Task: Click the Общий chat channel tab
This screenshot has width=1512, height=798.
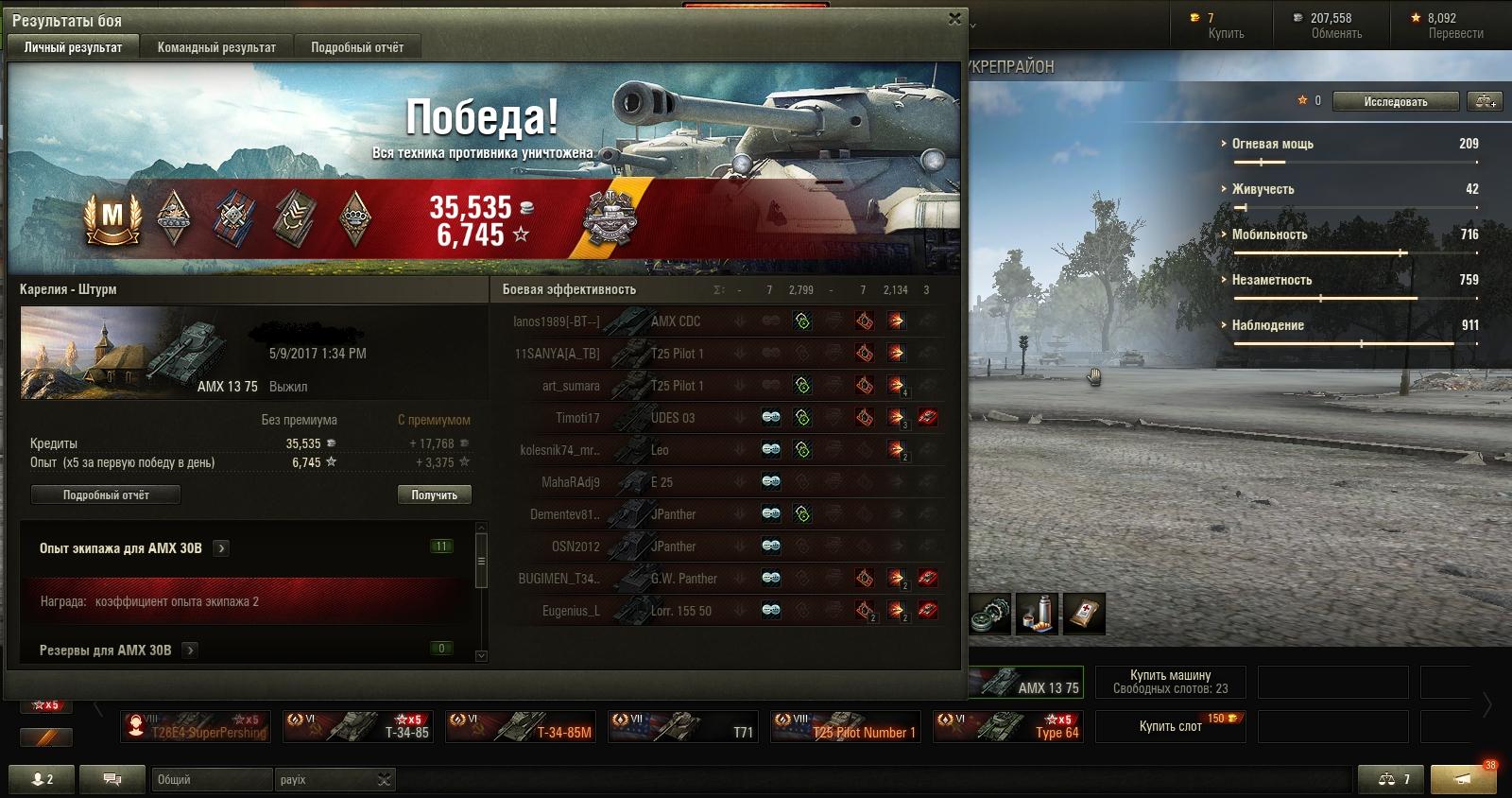Action: [x=210, y=780]
